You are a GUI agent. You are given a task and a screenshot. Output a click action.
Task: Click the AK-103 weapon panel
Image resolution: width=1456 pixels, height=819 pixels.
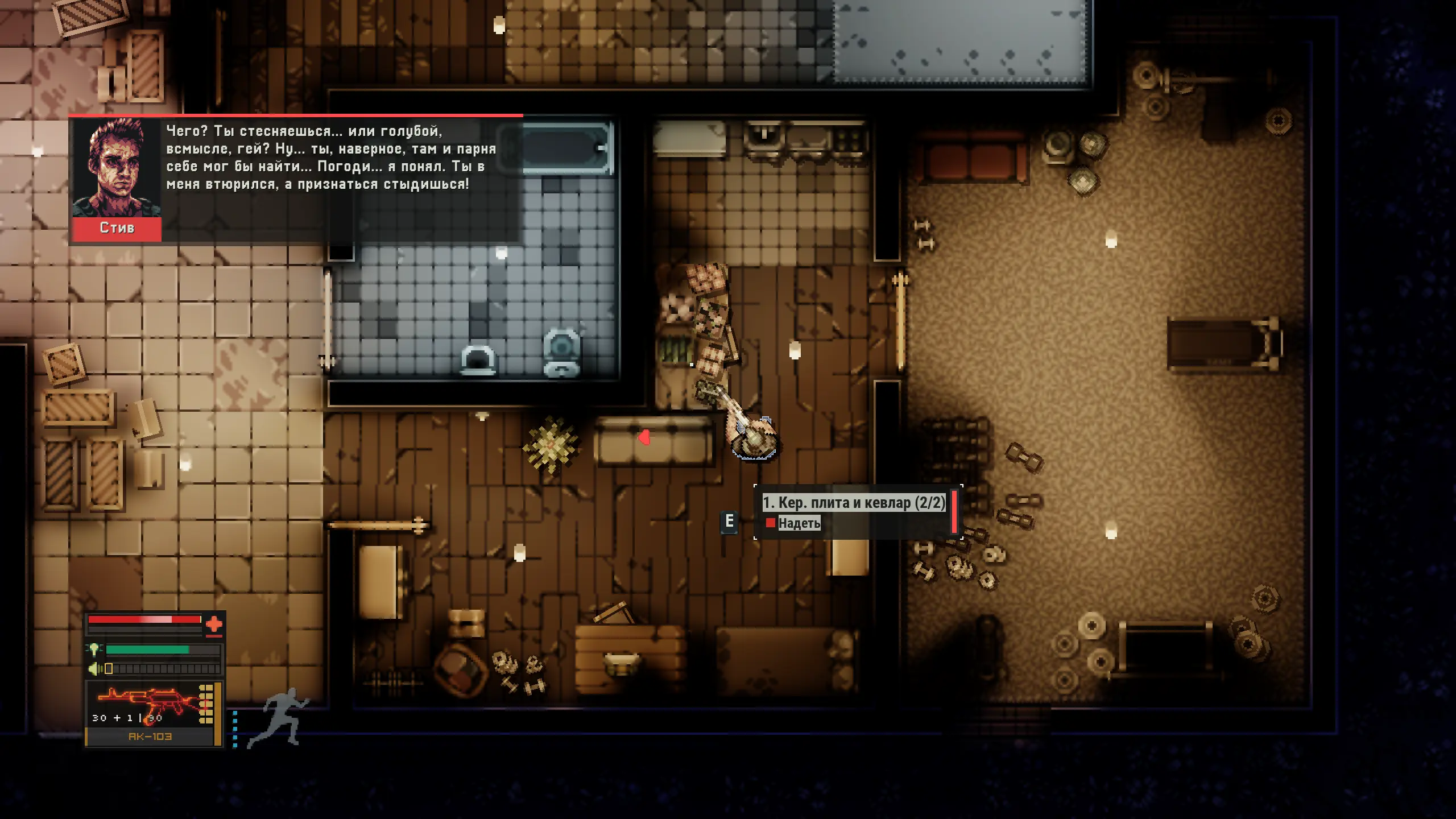click(x=151, y=713)
